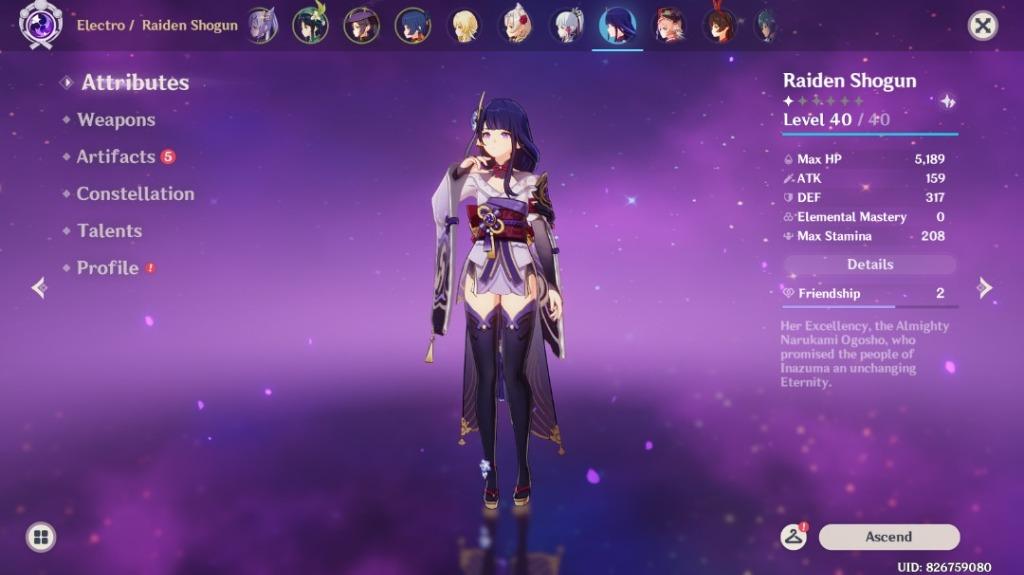Switch to the next character arrow
Image resolution: width=1024 pixels, height=575 pixels.
[x=985, y=288]
